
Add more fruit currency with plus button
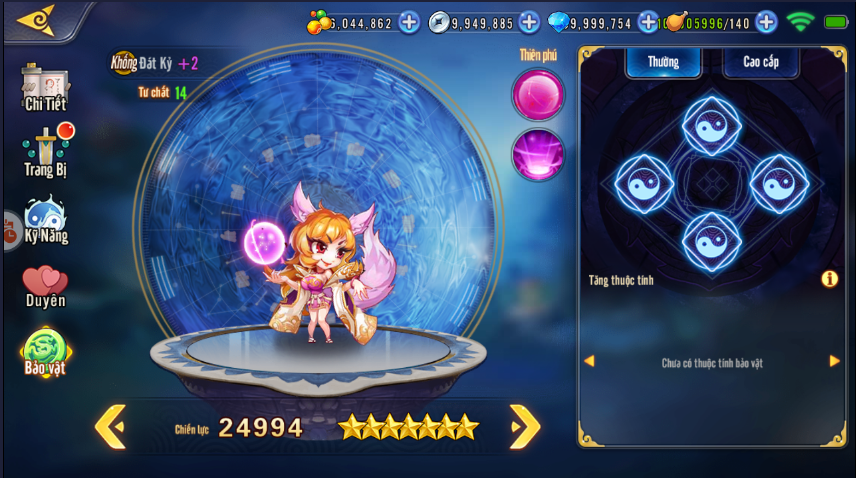click(409, 22)
